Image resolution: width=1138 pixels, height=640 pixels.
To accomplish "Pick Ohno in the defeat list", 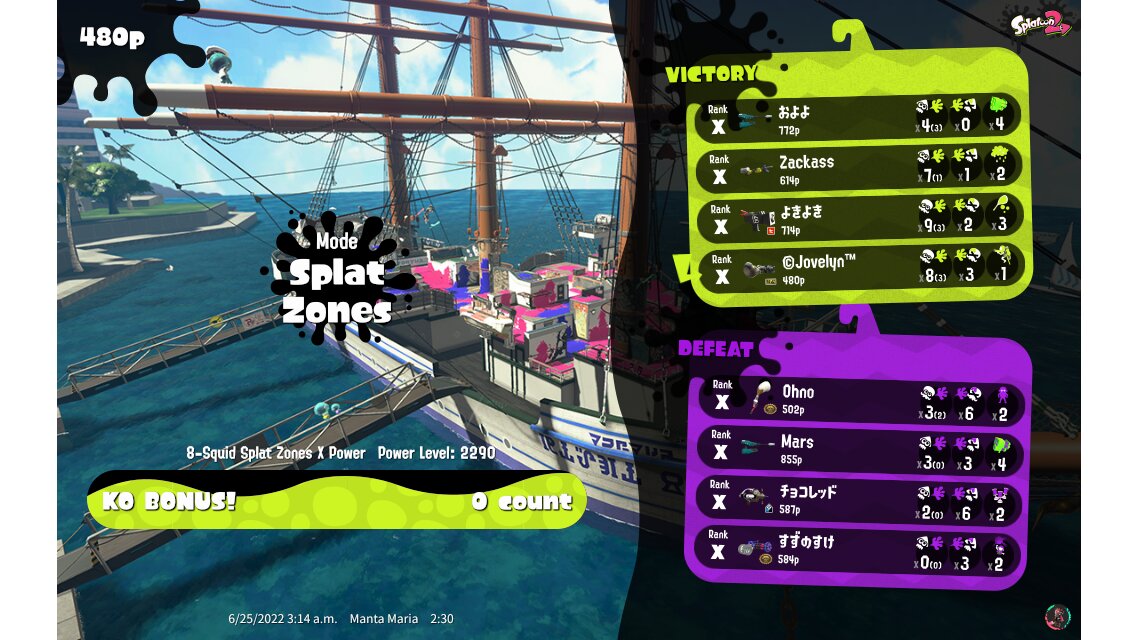I will pyautogui.click(x=860, y=399).
